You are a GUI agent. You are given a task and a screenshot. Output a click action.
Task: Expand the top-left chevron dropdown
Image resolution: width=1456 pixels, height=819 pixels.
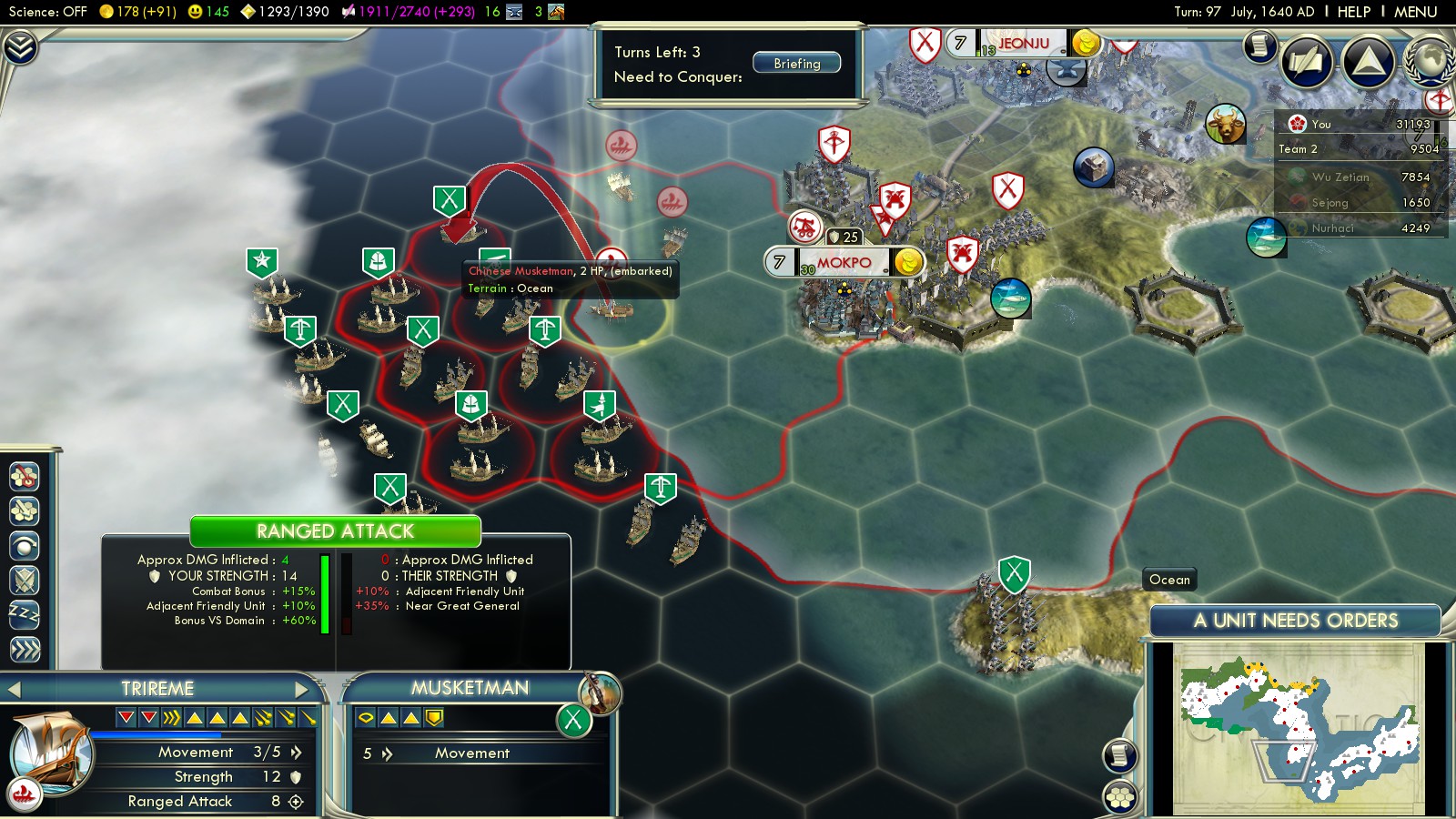20,47
